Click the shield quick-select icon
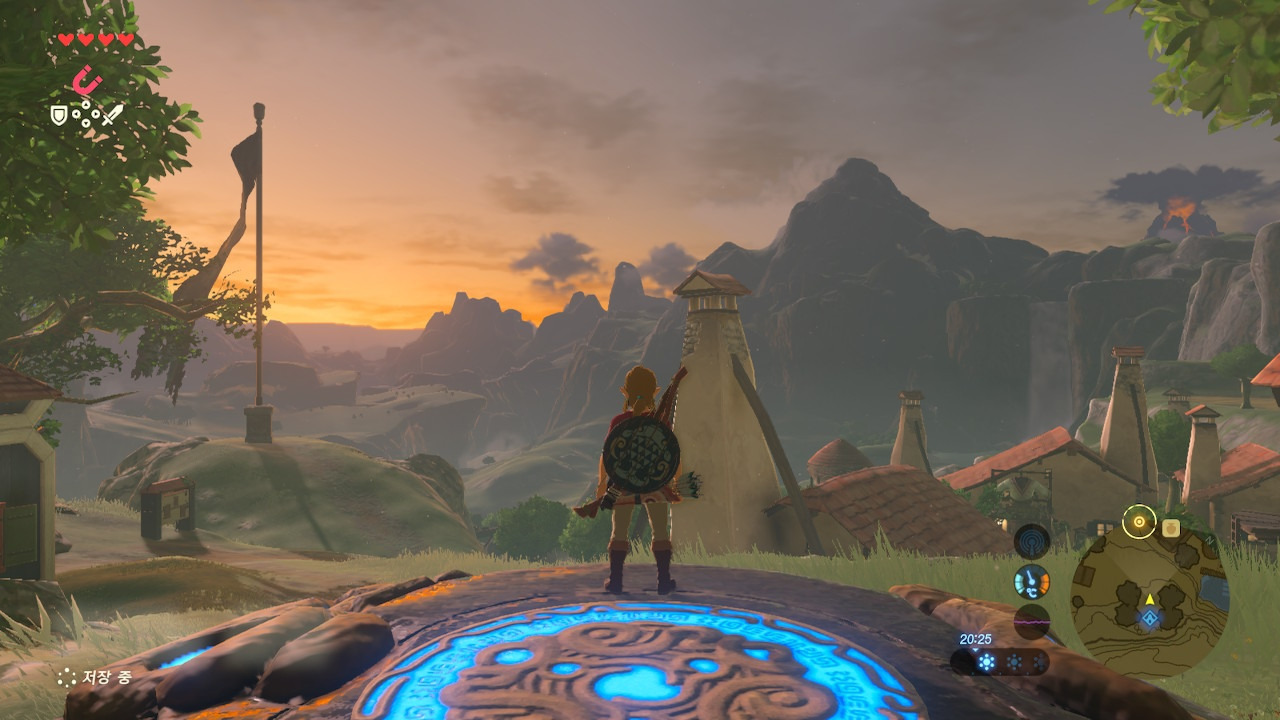The width and height of the screenshot is (1280, 720). 59,115
